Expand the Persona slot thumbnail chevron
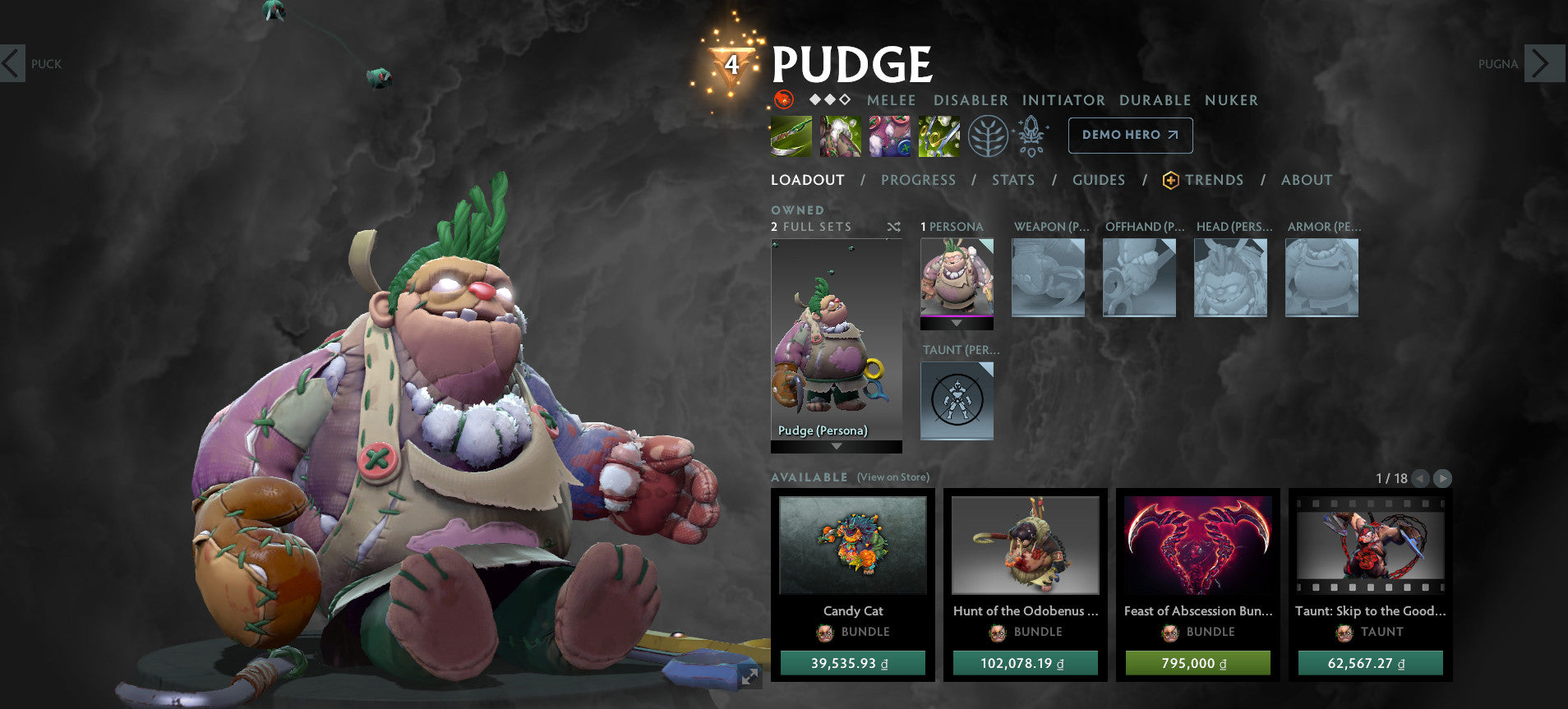This screenshot has height=709, width=1568. point(957,323)
